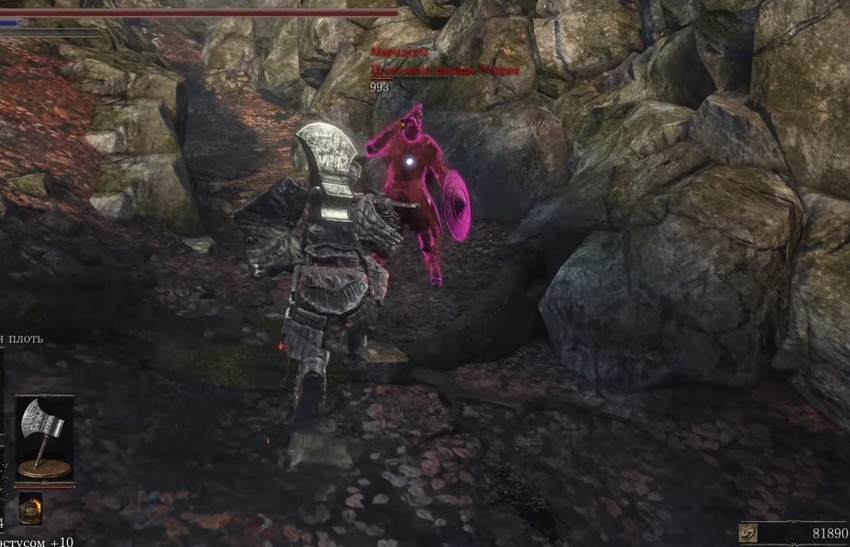Image resolution: width=850 pixels, height=547 pixels.
Task: Click the souls emblem beside the counter
Action: pyautogui.click(x=748, y=533)
